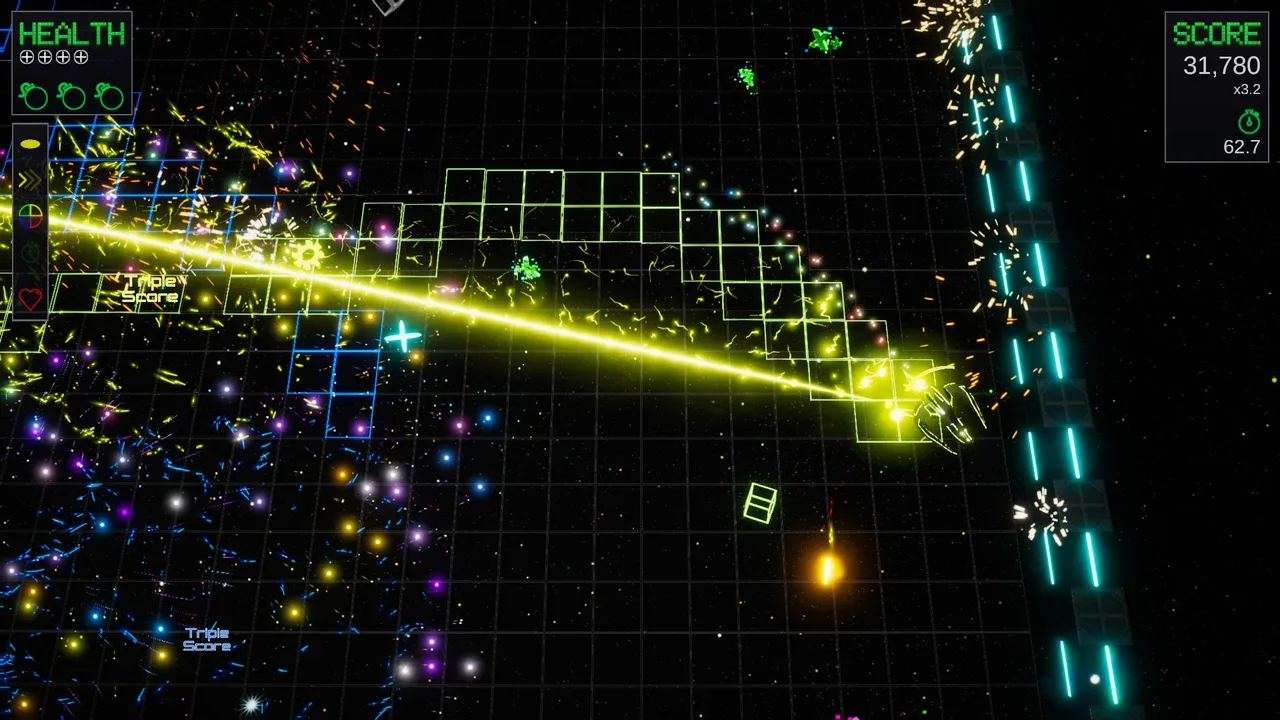Toggle the first health cross indicator

[26, 57]
